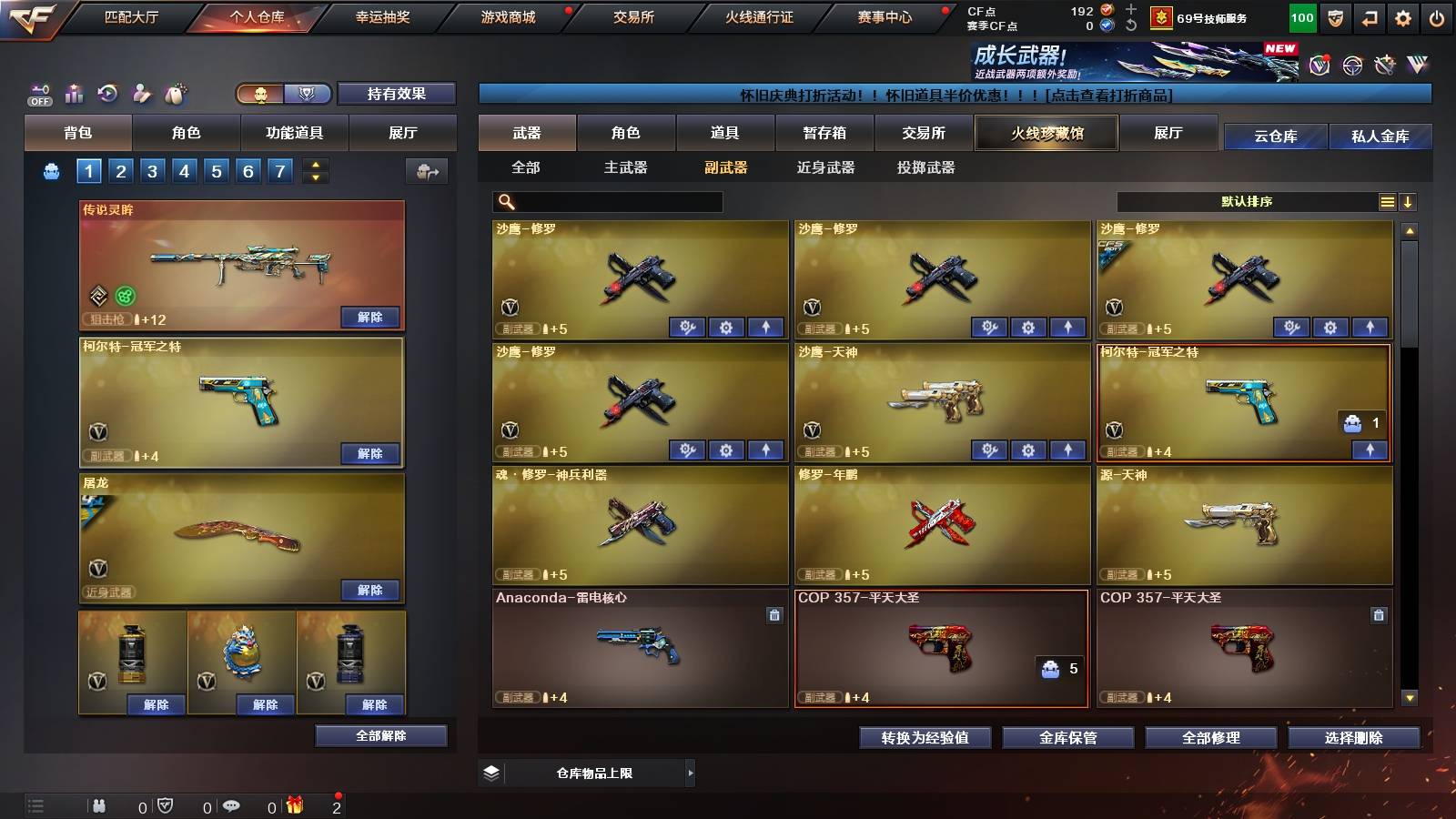The image size is (1456, 819).
Task: Click the list view icon beside 默认排序
Action: [1388, 201]
